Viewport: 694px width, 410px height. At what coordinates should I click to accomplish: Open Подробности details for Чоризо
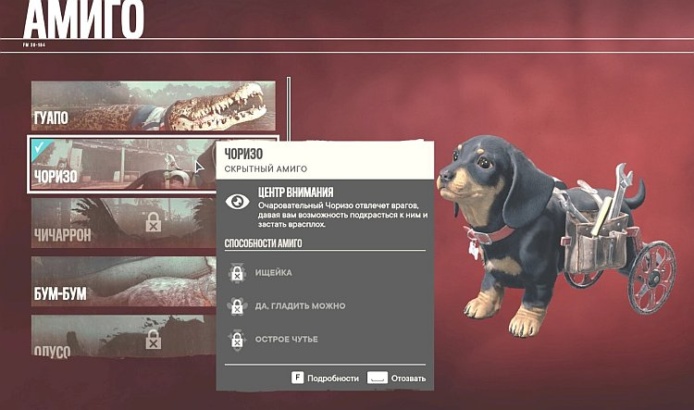326,378
